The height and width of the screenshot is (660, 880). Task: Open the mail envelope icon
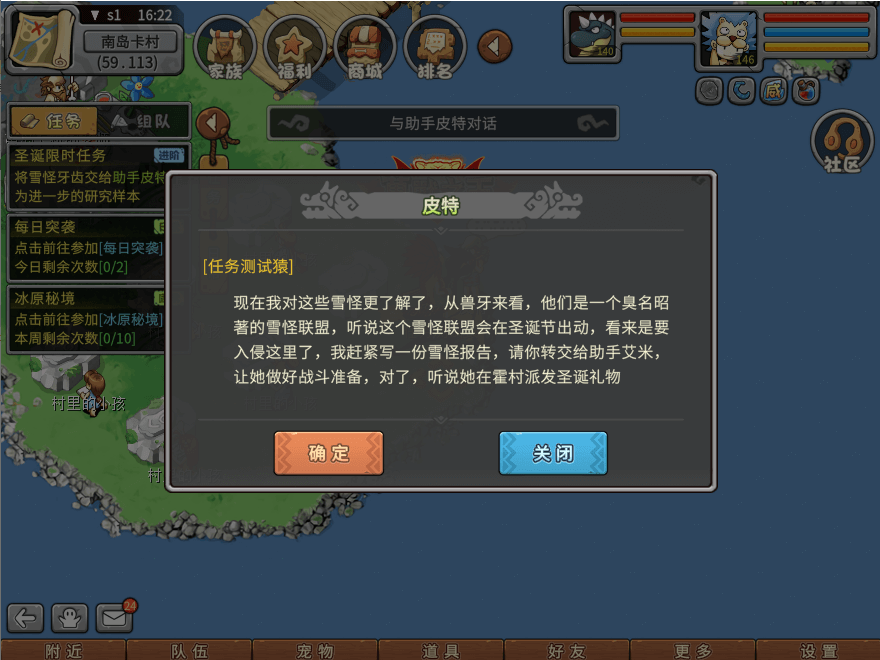coord(114,618)
